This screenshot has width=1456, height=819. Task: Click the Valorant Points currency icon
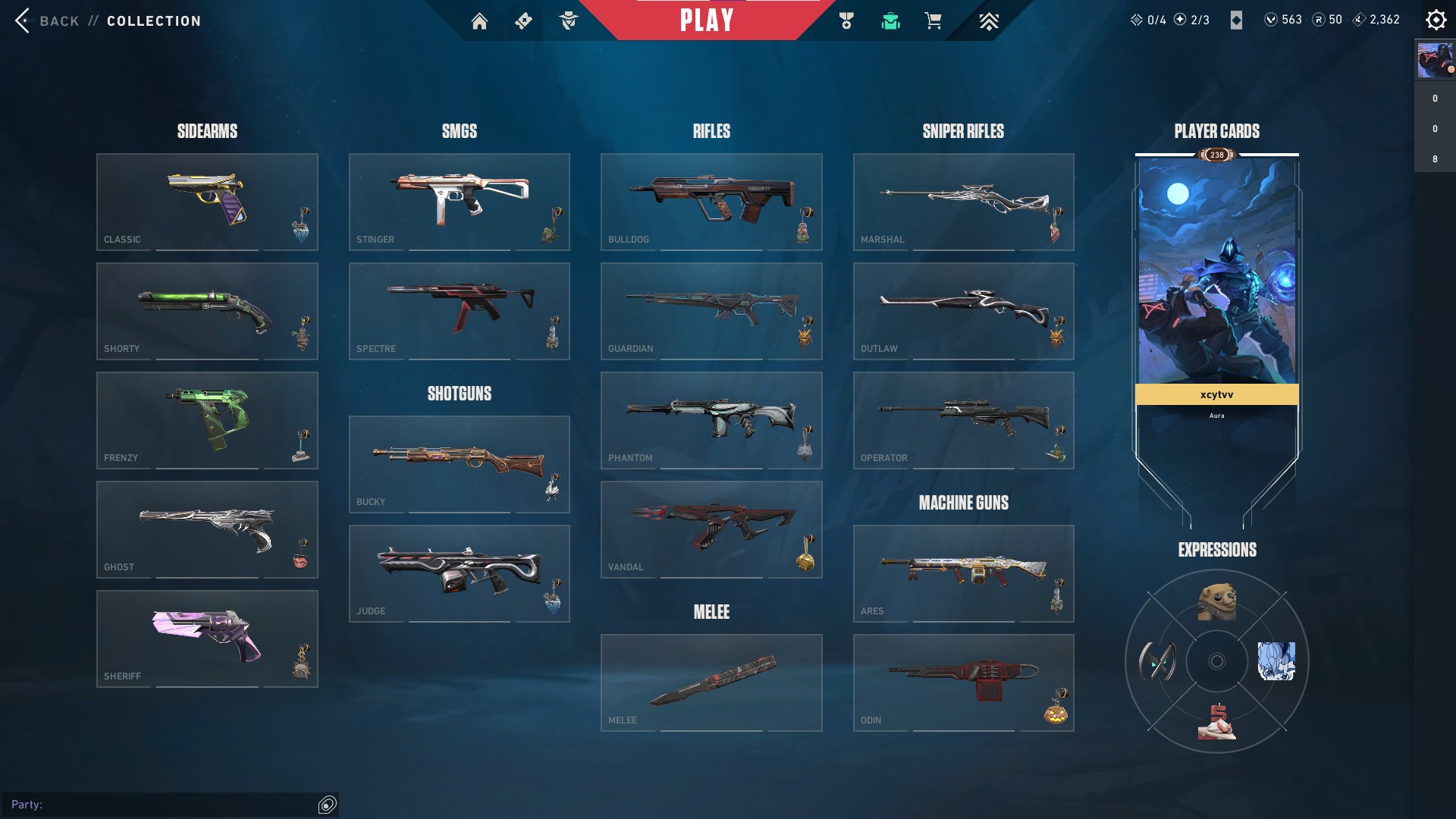pyautogui.click(x=1271, y=20)
